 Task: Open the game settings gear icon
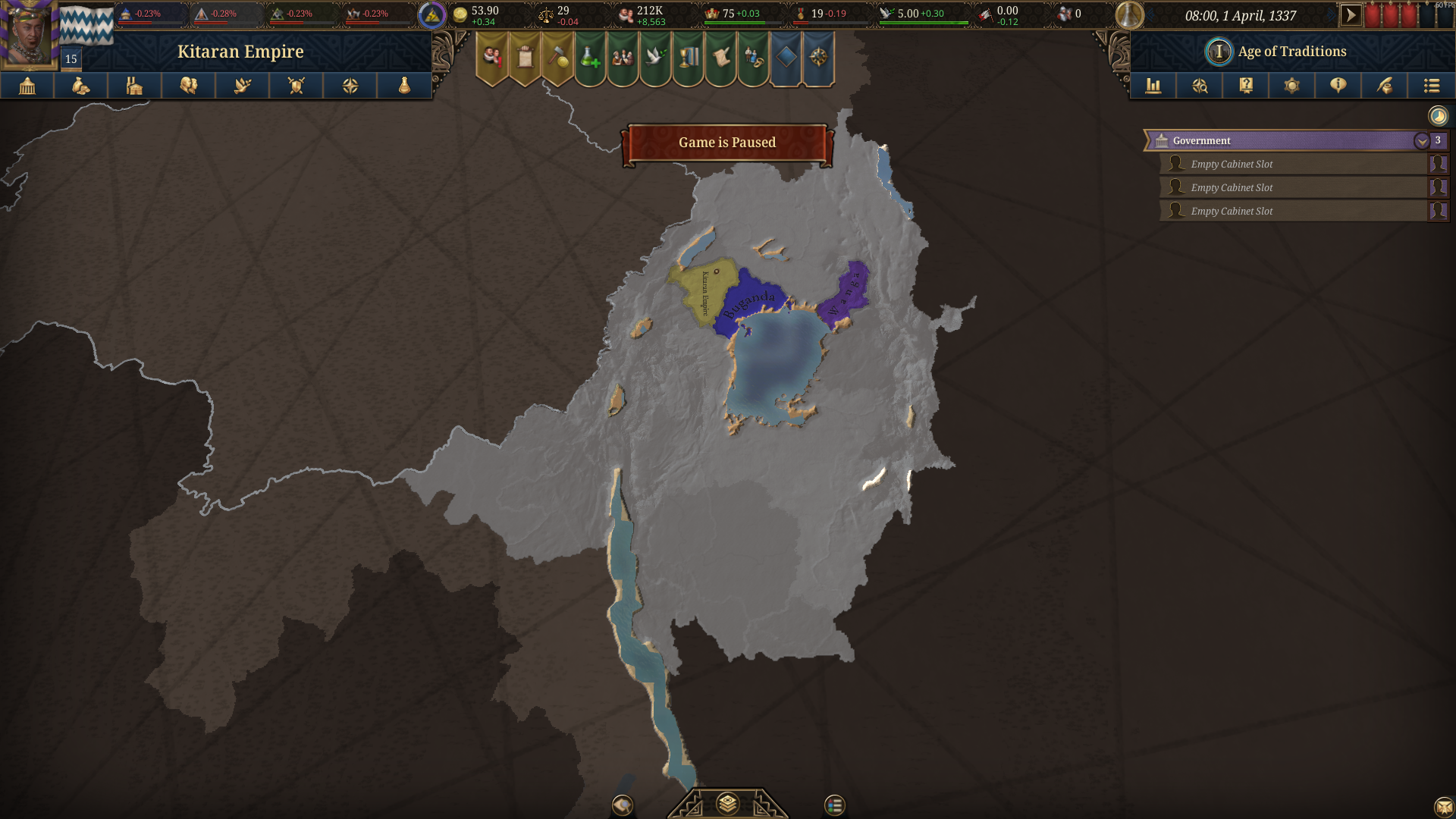[x=1291, y=86]
